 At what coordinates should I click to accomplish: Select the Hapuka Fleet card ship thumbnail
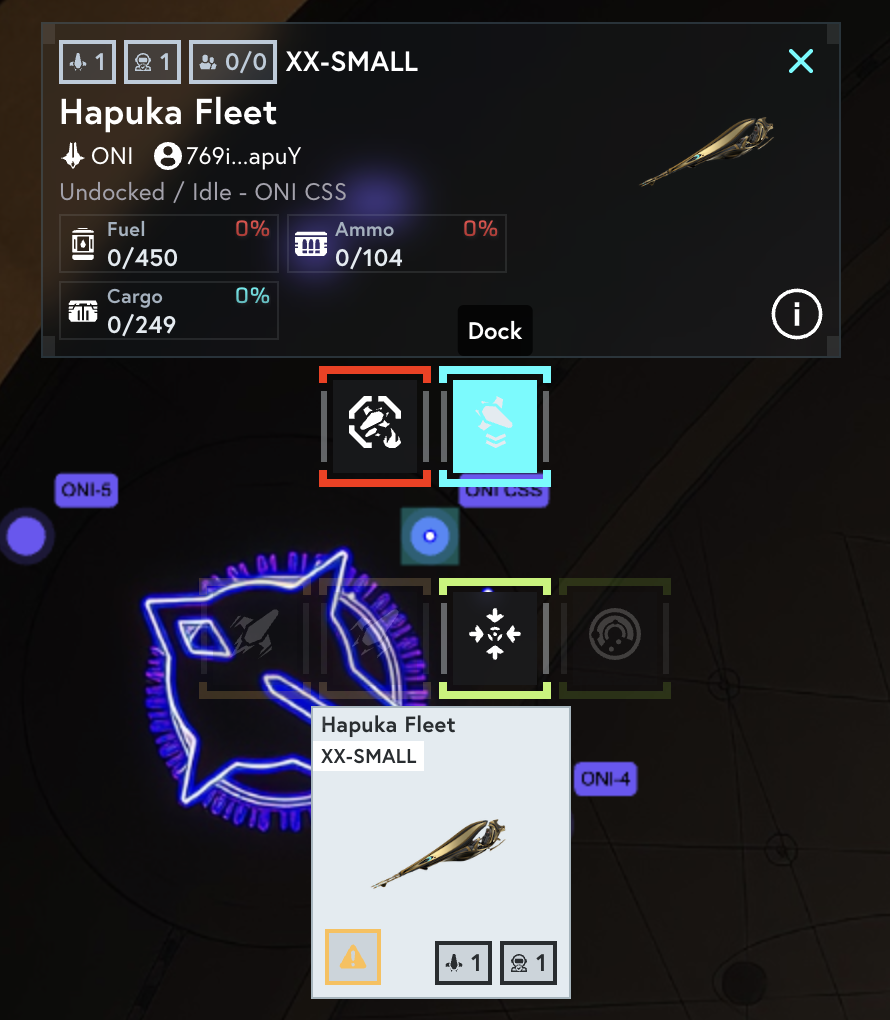[441, 853]
